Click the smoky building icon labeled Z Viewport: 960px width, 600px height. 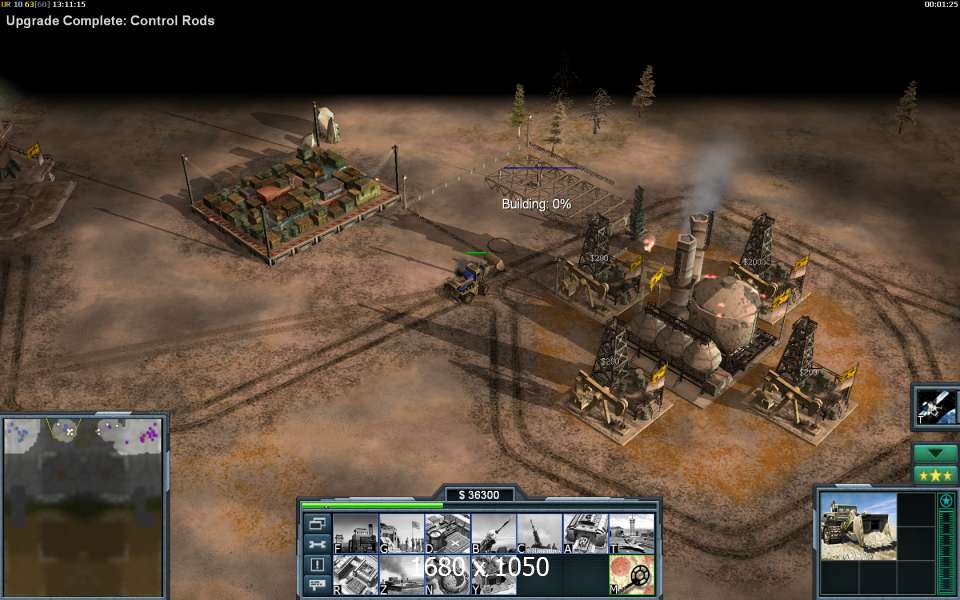pyautogui.click(x=401, y=574)
